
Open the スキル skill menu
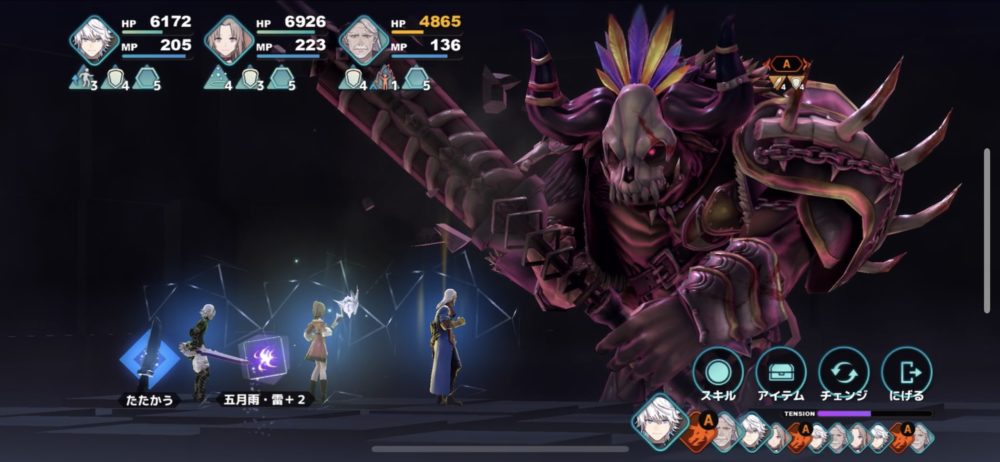tap(718, 371)
